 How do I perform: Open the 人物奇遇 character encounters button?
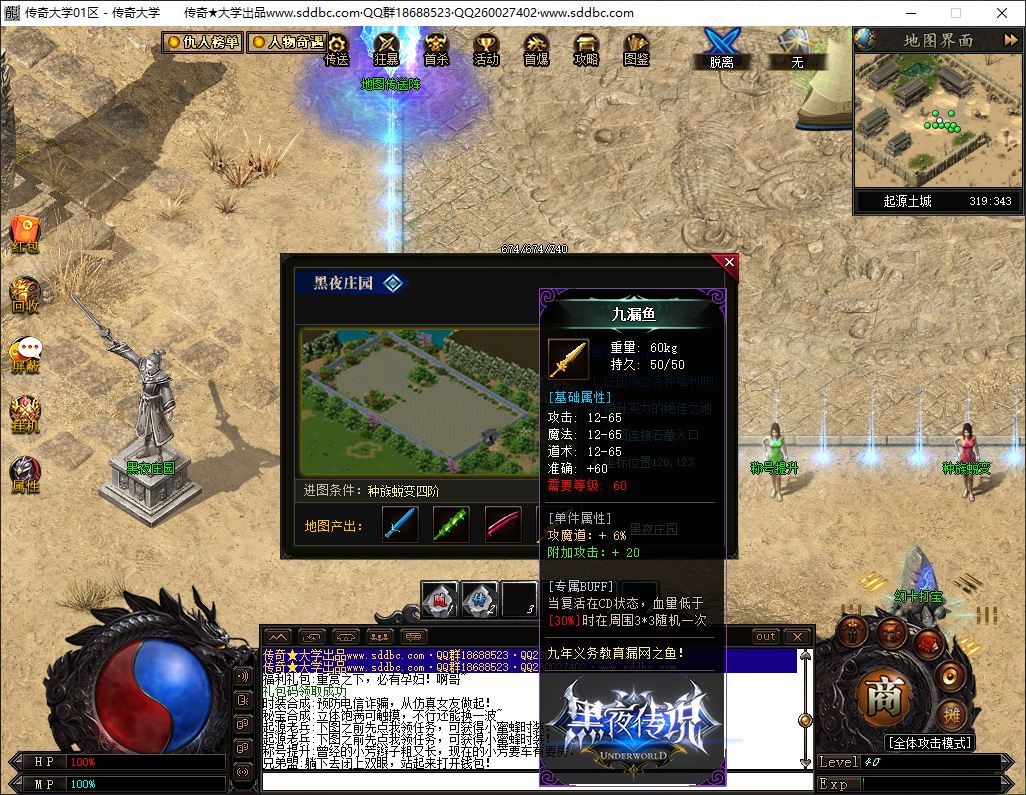[287, 43]
